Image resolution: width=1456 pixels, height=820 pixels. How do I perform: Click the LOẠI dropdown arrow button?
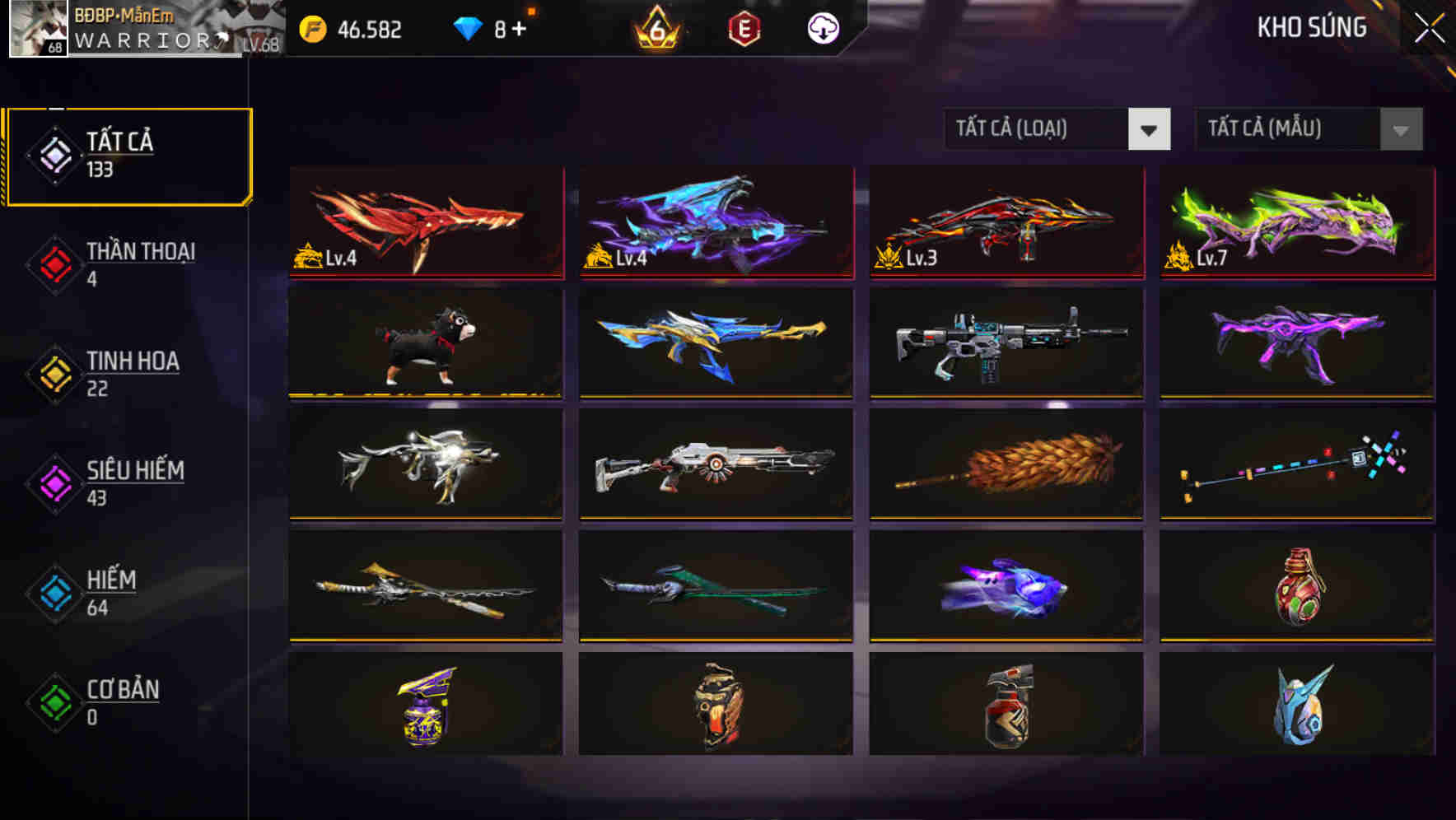pos(1150,129)
